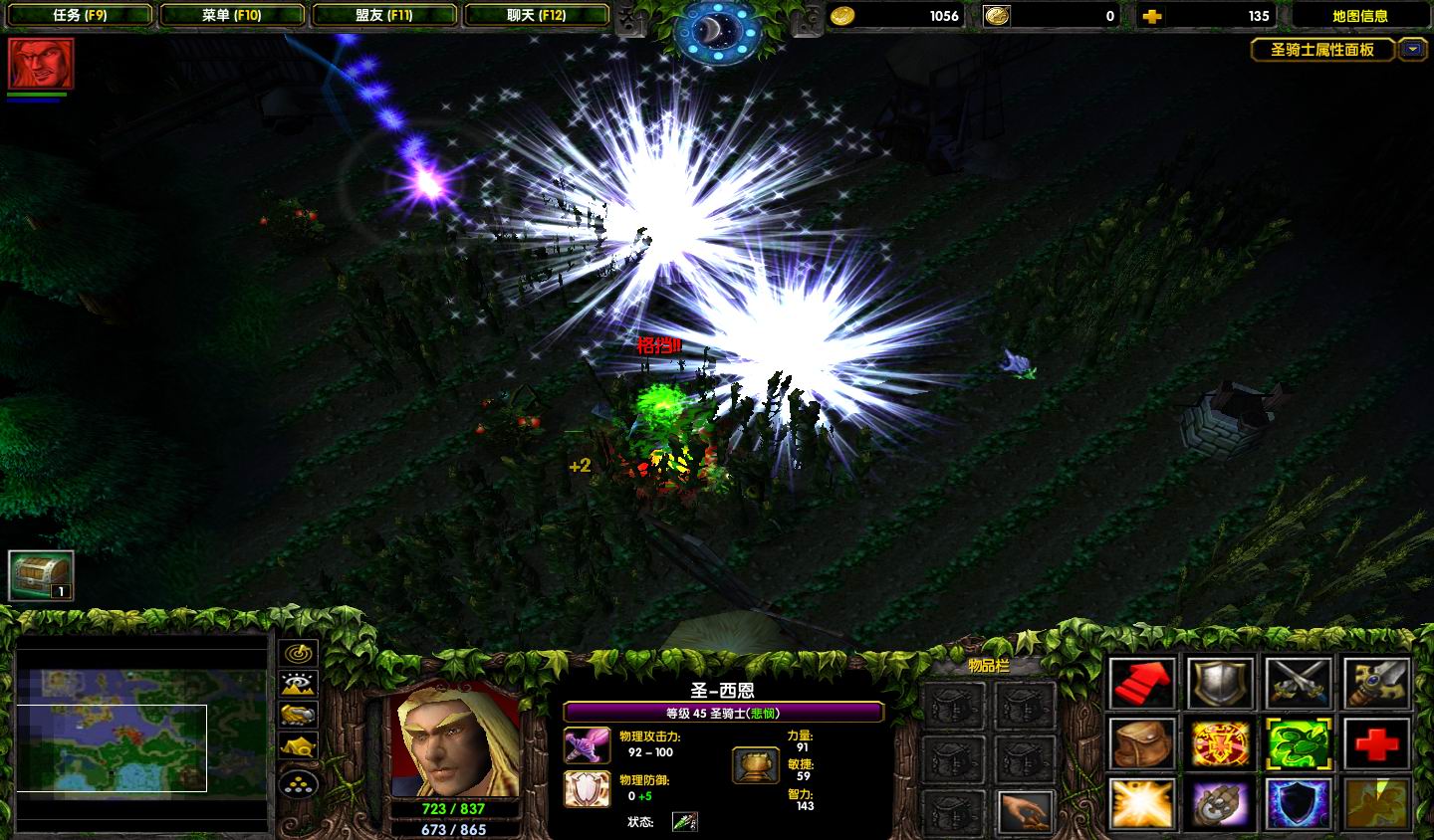Toggle the highlighted green scroll skill

[1298, 743]
